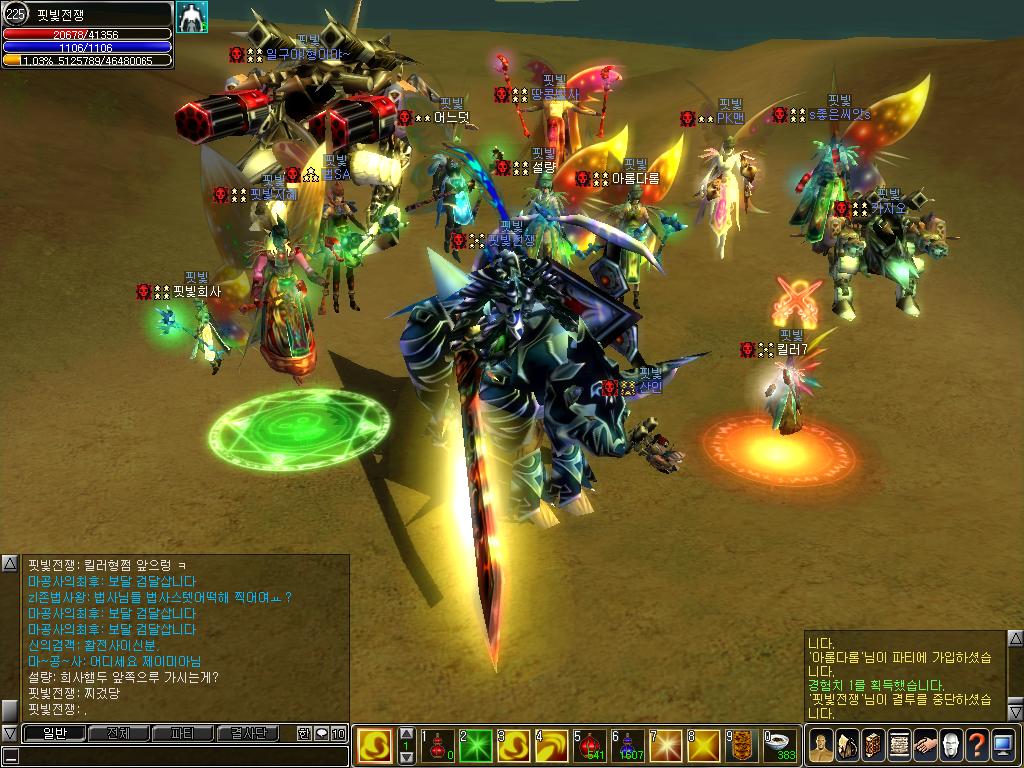Use the food bowl in slot 0
1024x768 pixels.
[x=782, y=746]
